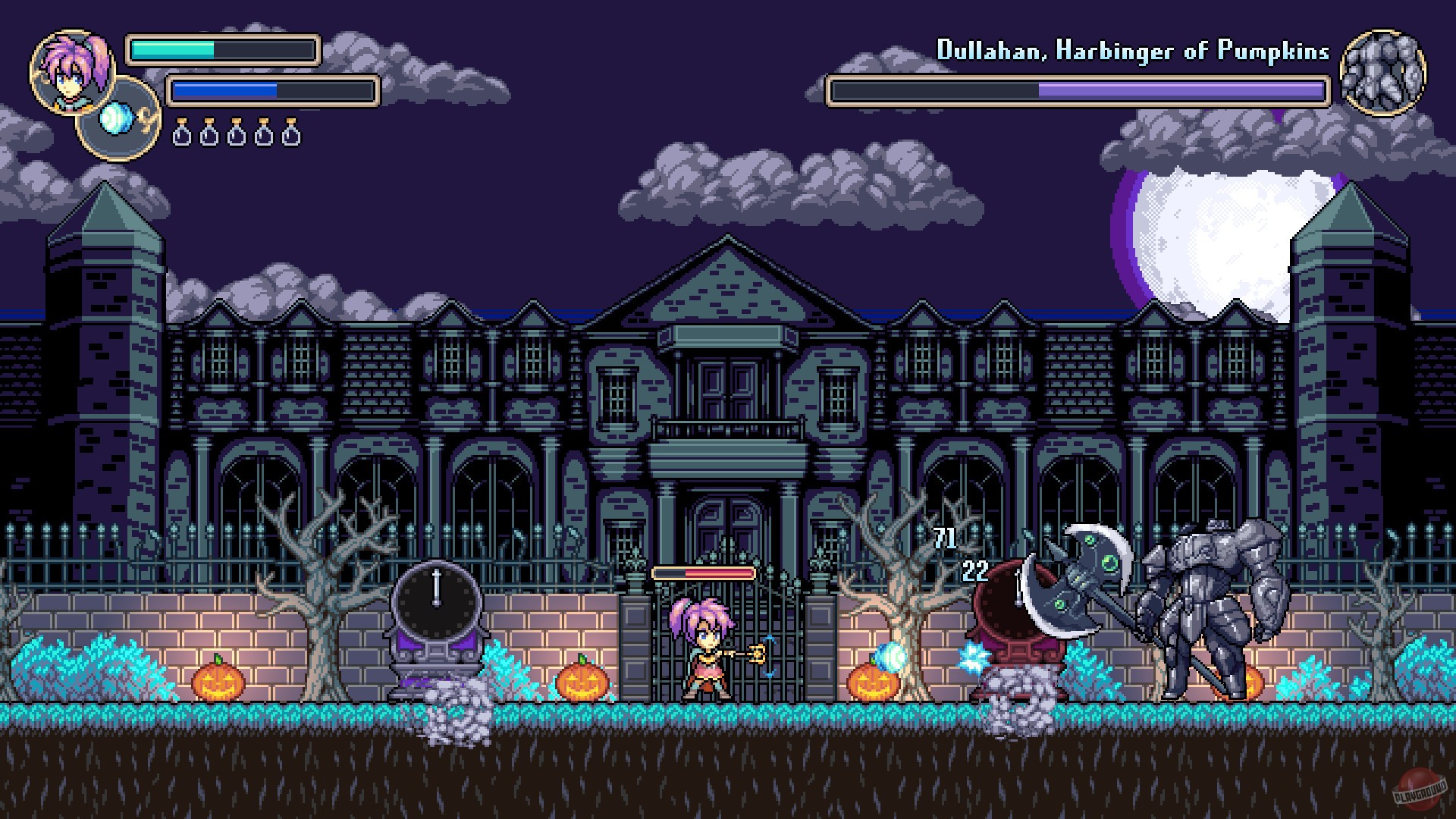Click the middle potion flask icon
This screenshot has height=819, width=1456.
pos(235,134)
